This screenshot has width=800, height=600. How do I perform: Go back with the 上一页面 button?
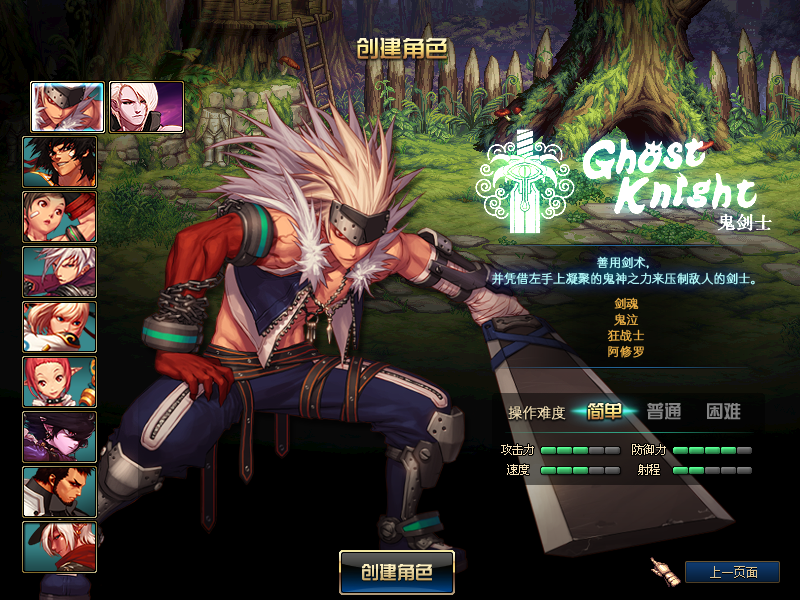click(x=732, y=573)
